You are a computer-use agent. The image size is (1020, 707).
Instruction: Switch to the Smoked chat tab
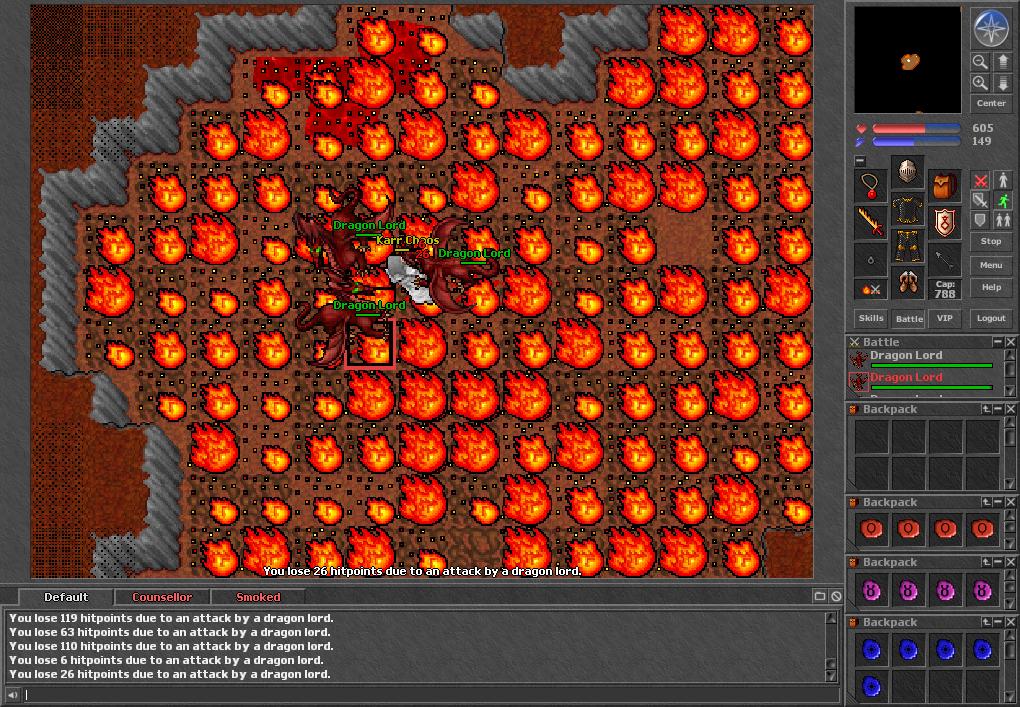click(x=258, y=597)
